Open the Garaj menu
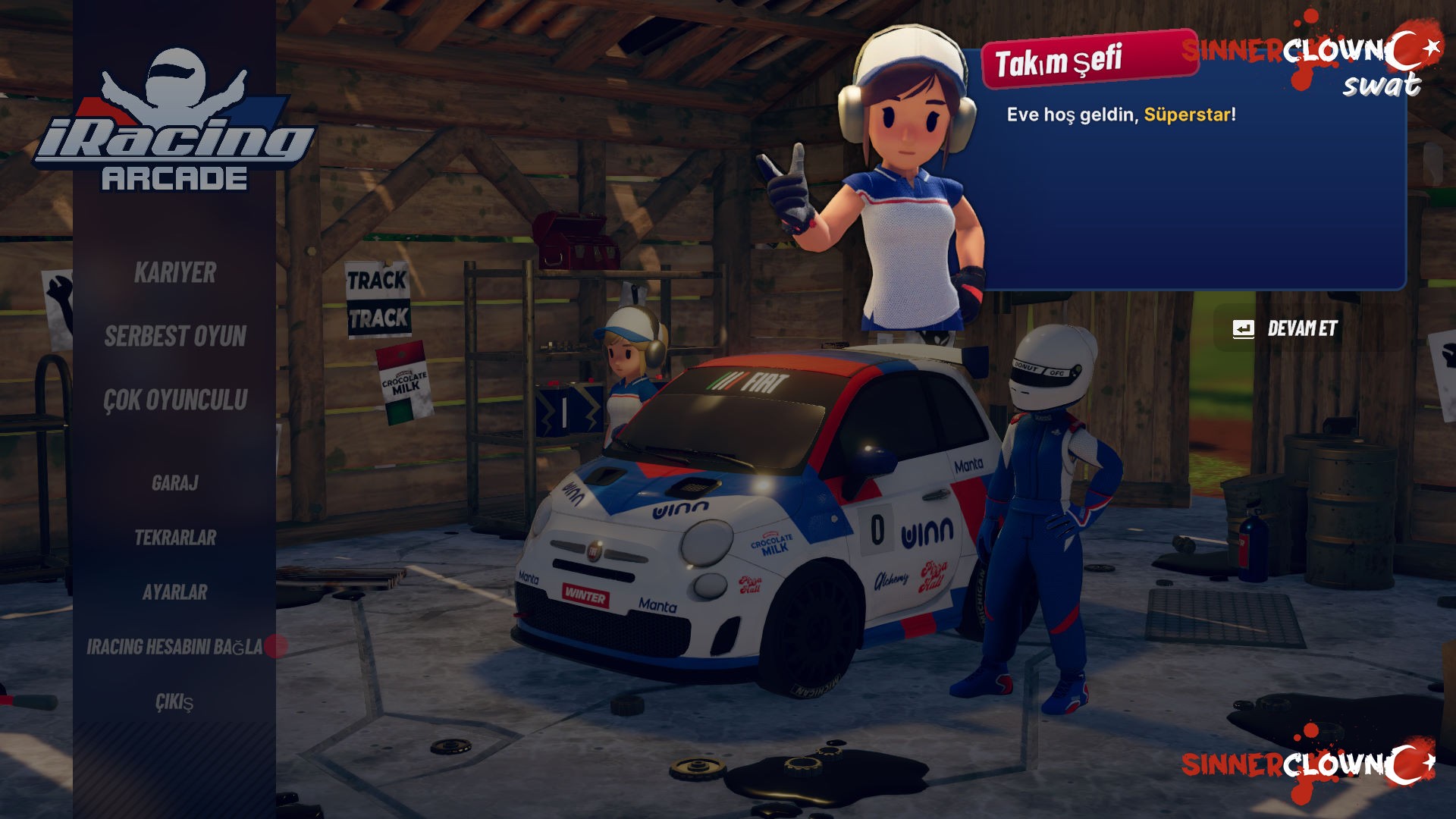Viewport: 1456px width, 819px height. pos(175,483)
